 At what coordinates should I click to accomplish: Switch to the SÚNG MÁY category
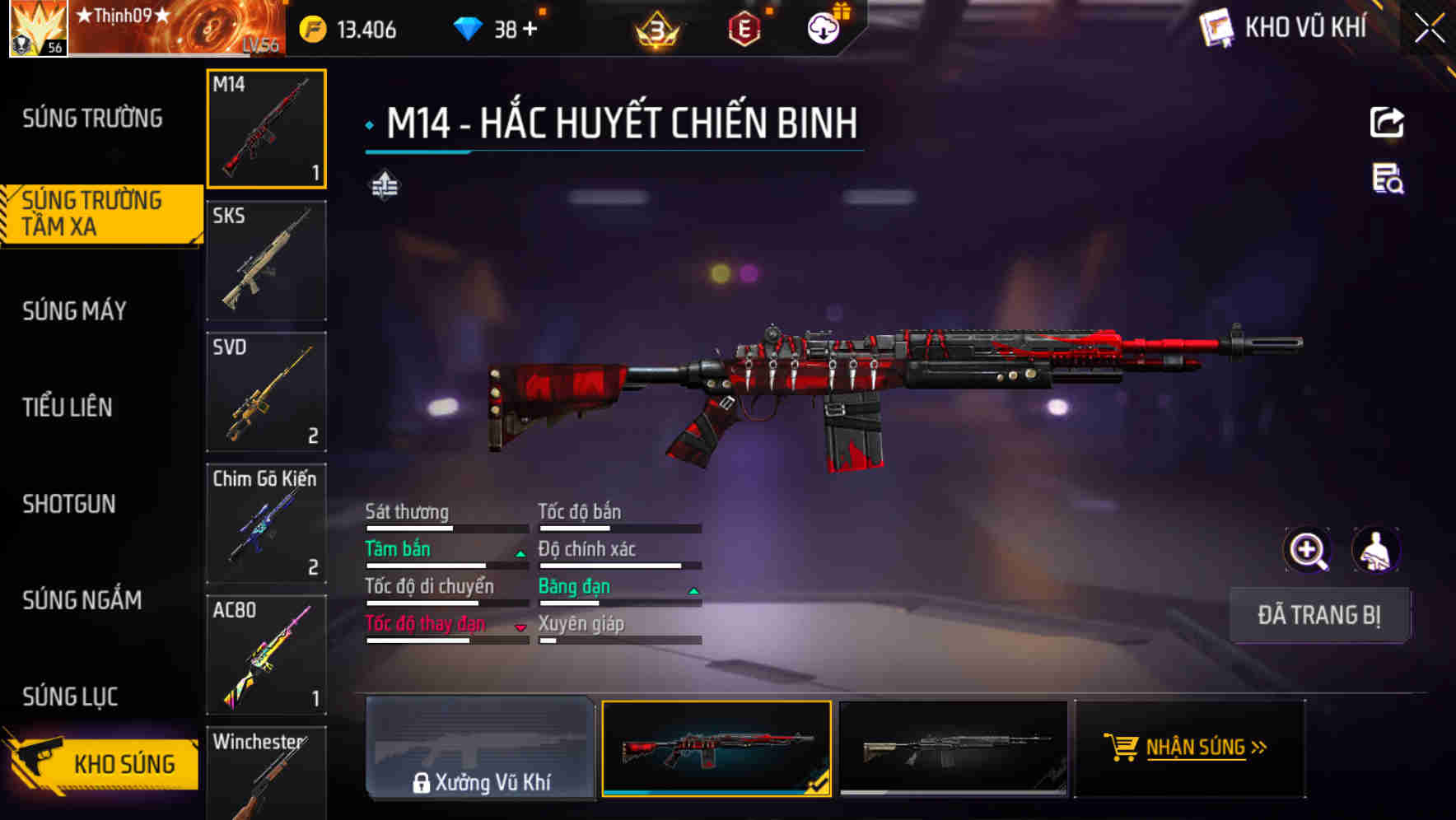[74, 310]
